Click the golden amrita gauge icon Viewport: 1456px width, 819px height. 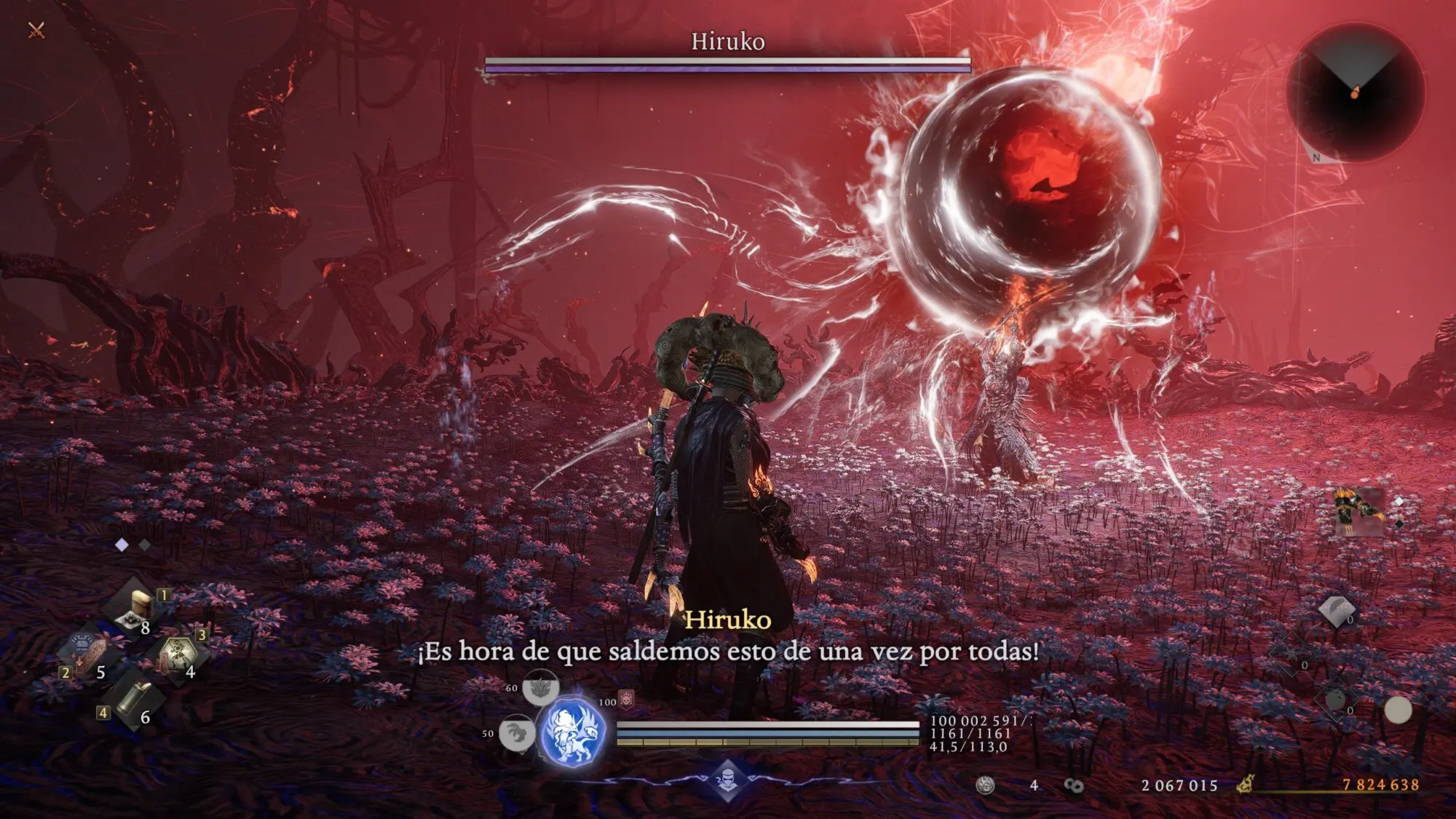(1246, 785)
